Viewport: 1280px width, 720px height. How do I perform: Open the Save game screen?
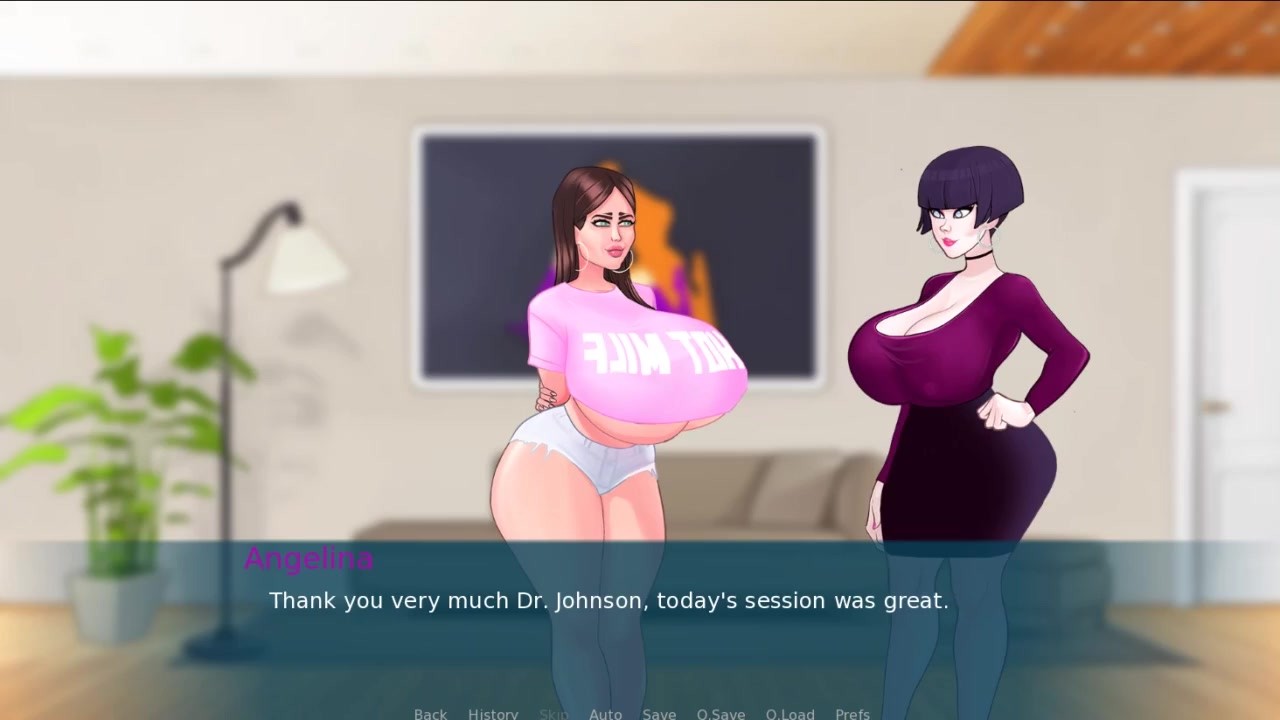[659, 713]
